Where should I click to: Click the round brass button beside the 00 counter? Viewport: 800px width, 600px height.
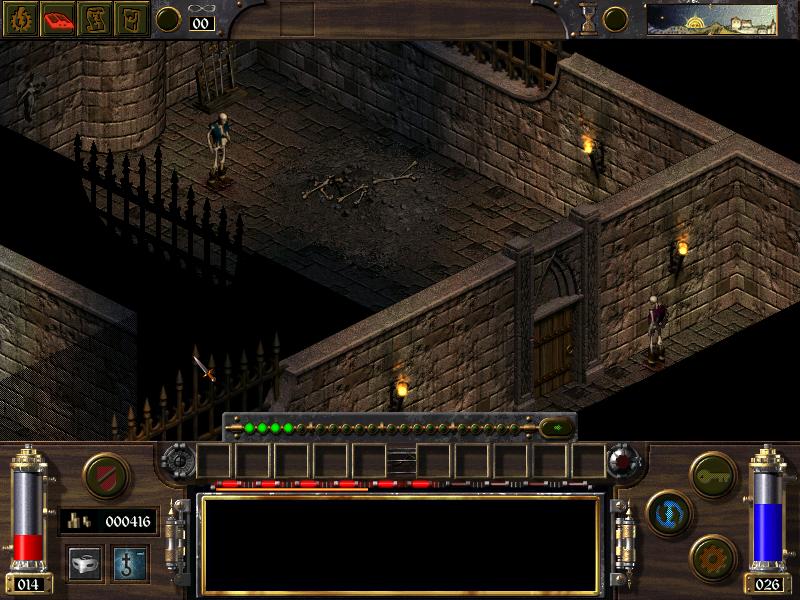coord(169,19)
